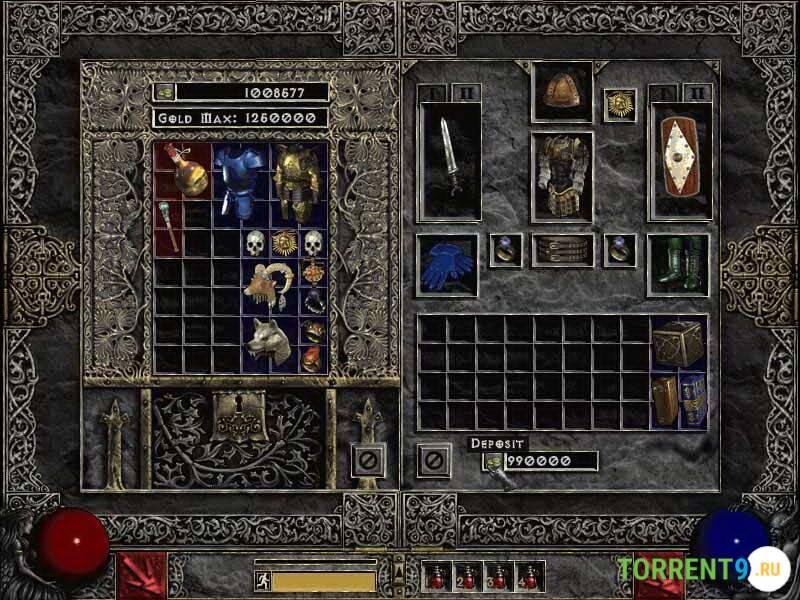Select the equipped bronze helmet slot
The image size is (800, 600).
click(561, 92)
